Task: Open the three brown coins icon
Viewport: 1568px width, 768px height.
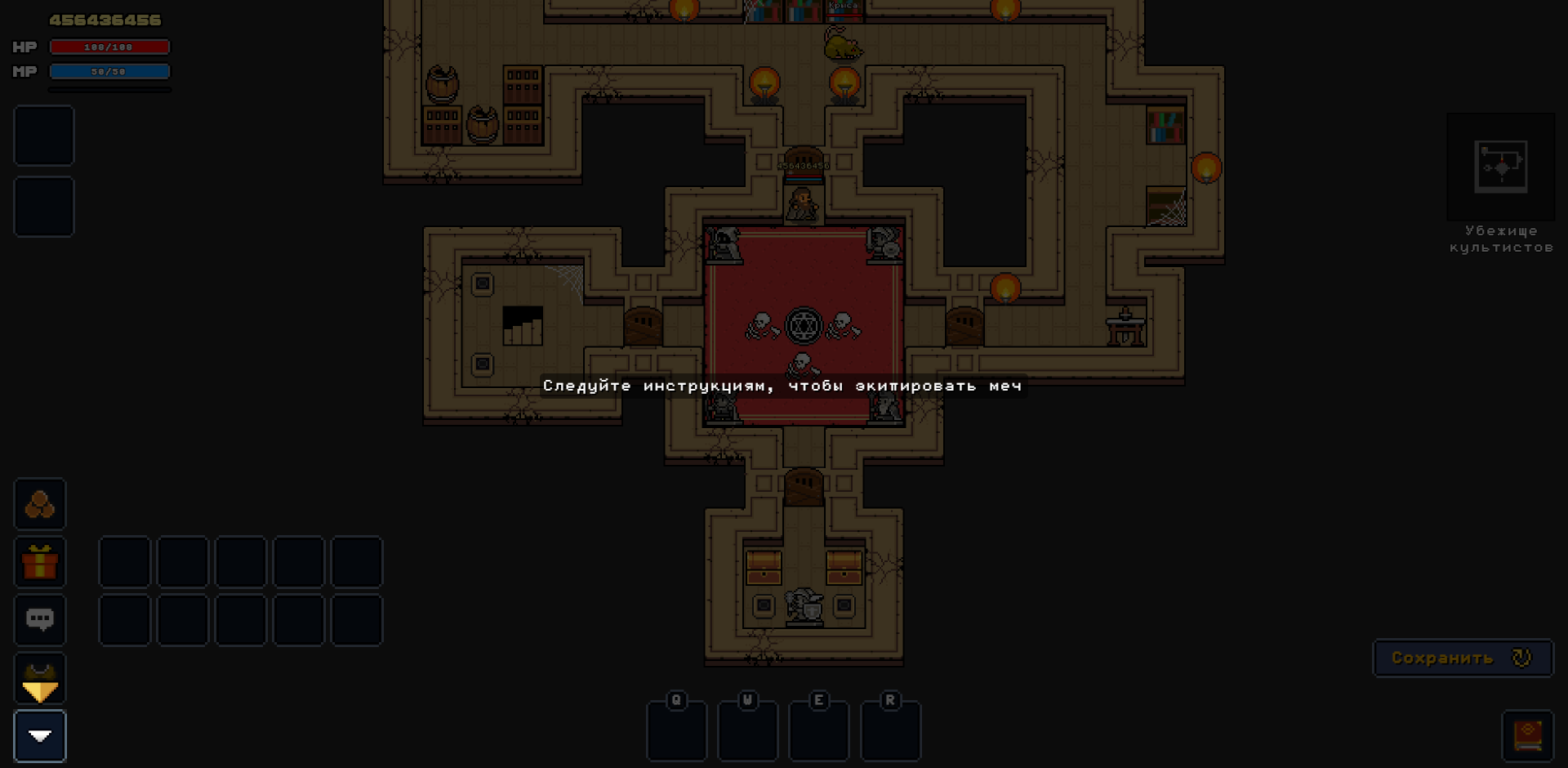Action: [x=40, y=504]
